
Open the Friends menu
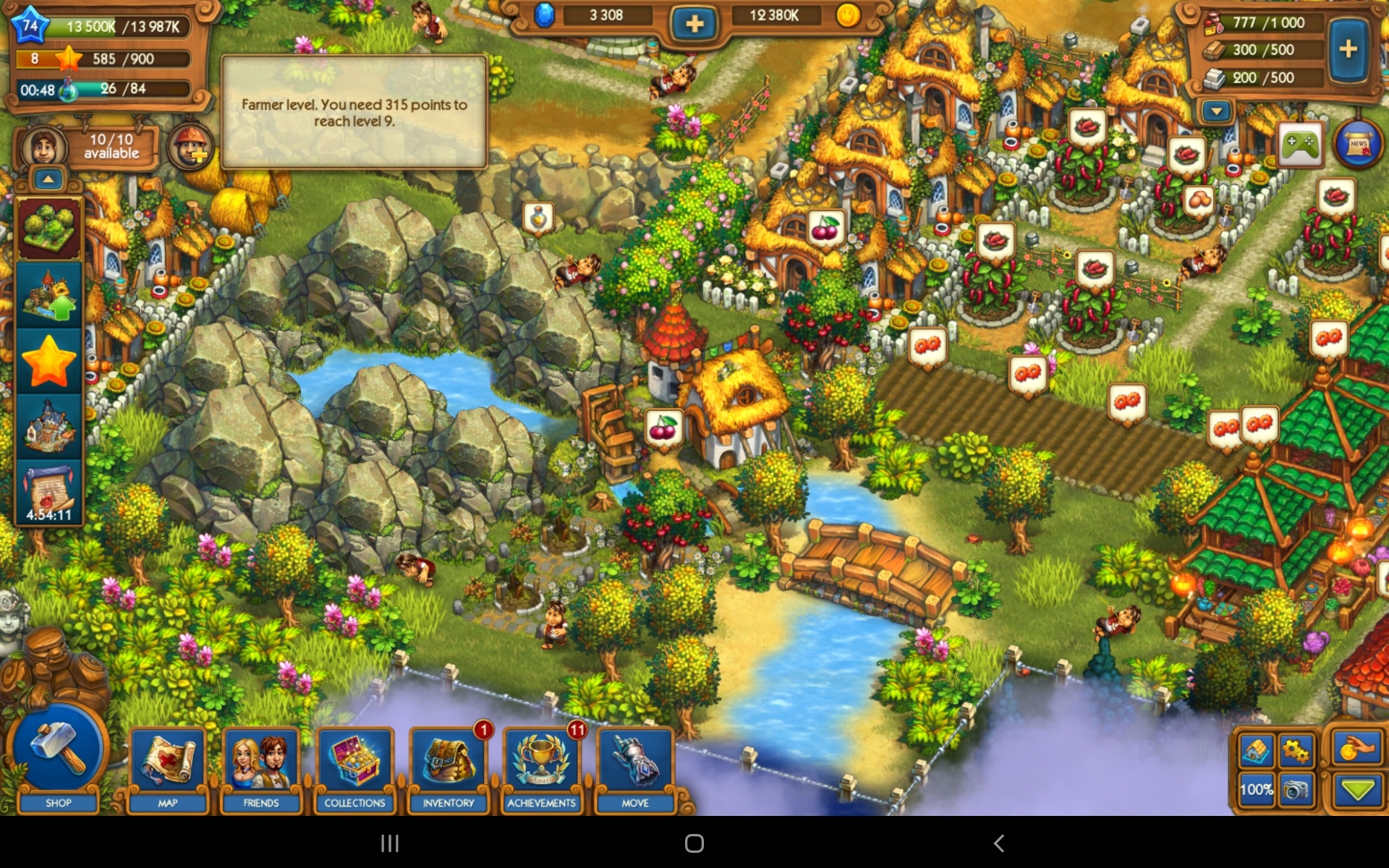[x=261, y=768]
